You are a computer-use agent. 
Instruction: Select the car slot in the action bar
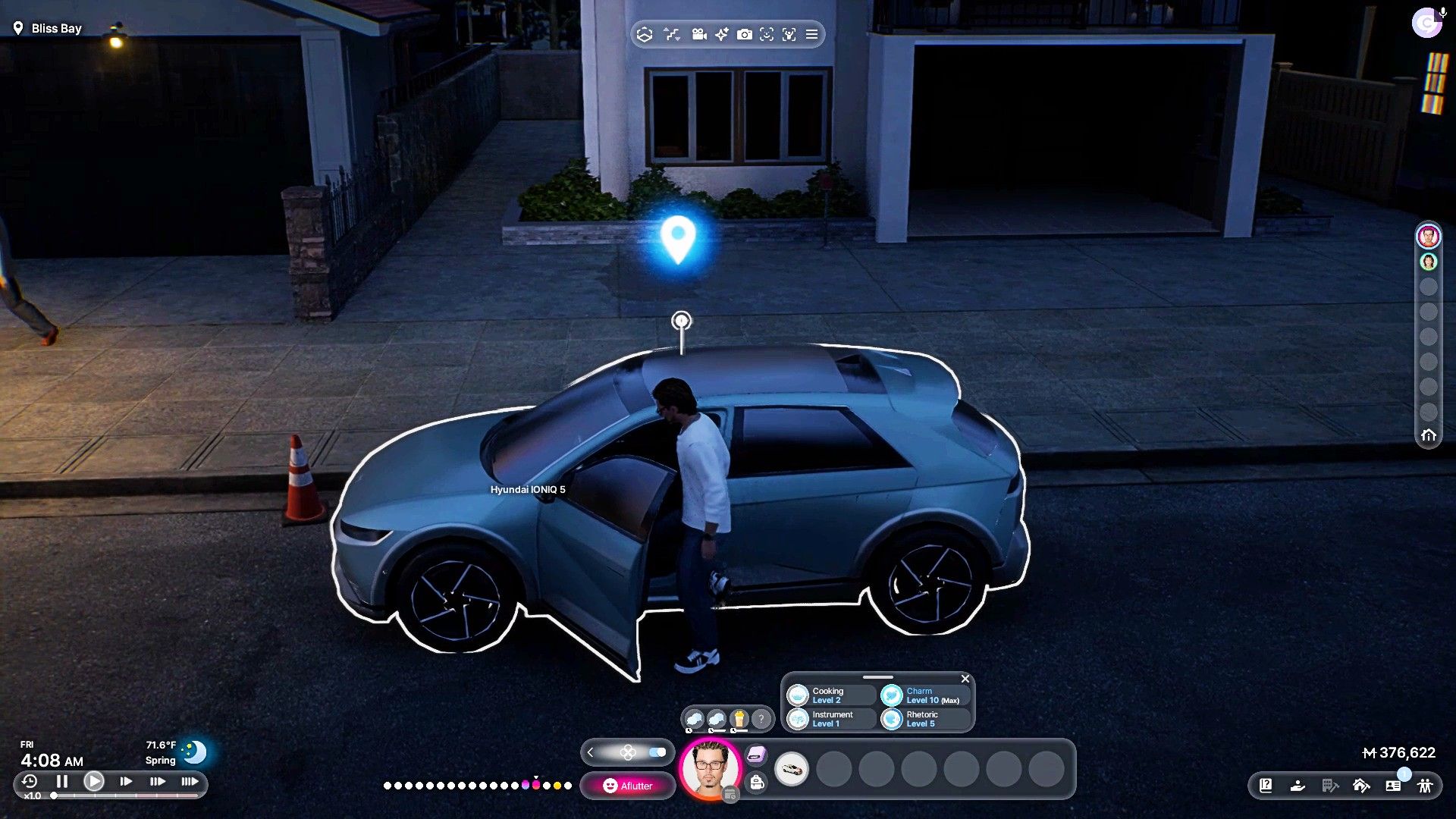792,770
